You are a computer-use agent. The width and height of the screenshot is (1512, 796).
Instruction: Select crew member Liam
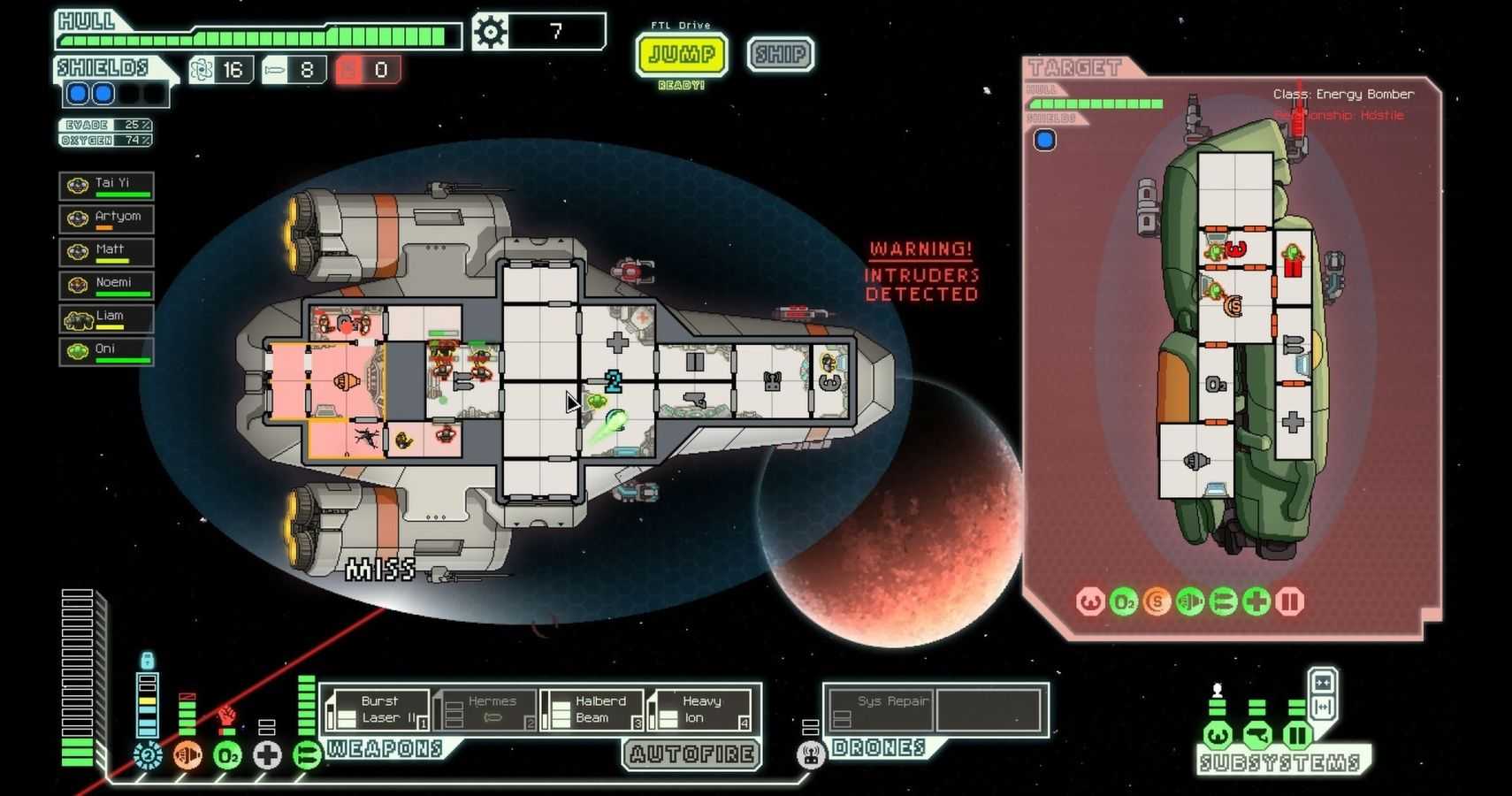coord(107,318)
